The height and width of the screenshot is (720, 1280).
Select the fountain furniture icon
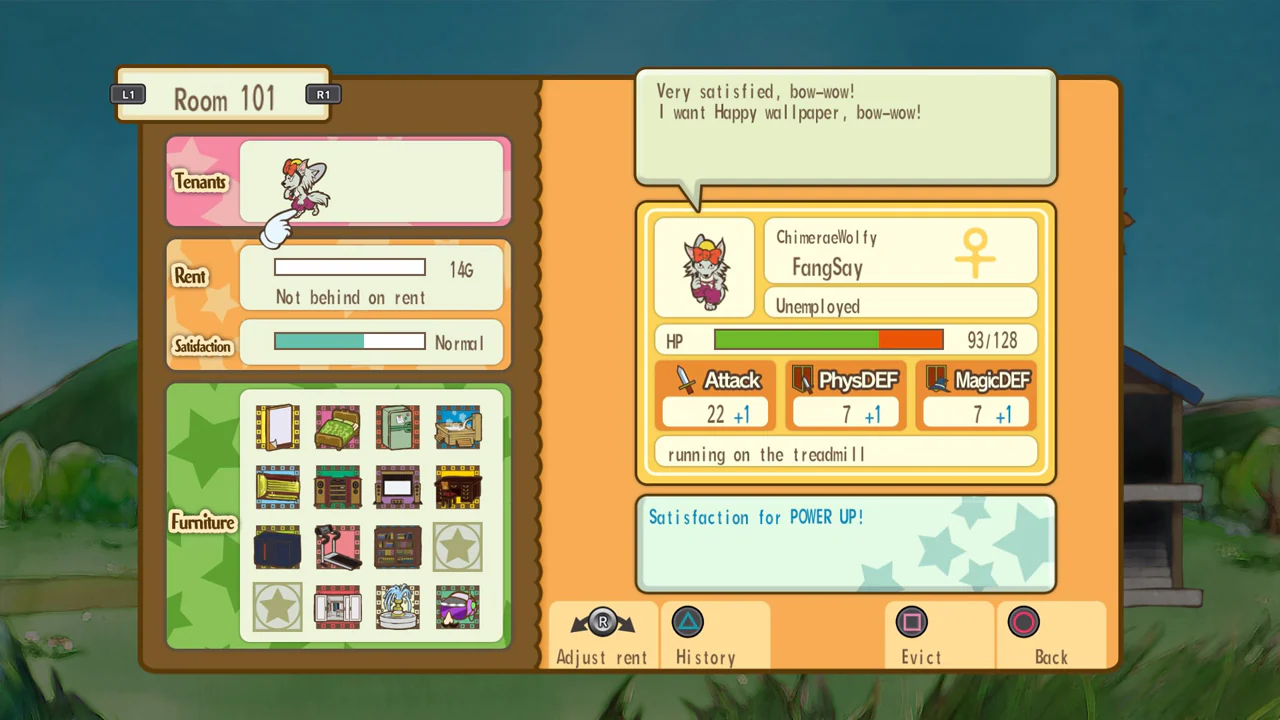tap(397, 607)
